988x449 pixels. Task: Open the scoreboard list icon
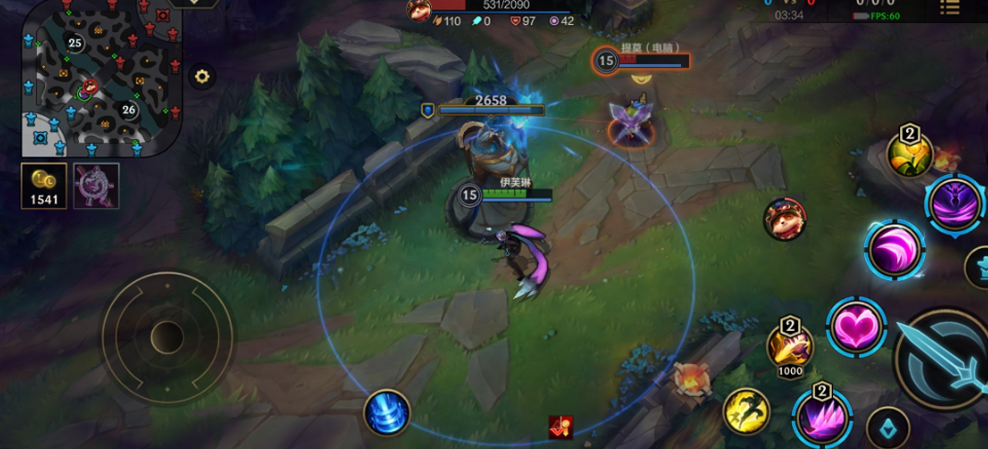coord(948,9)
